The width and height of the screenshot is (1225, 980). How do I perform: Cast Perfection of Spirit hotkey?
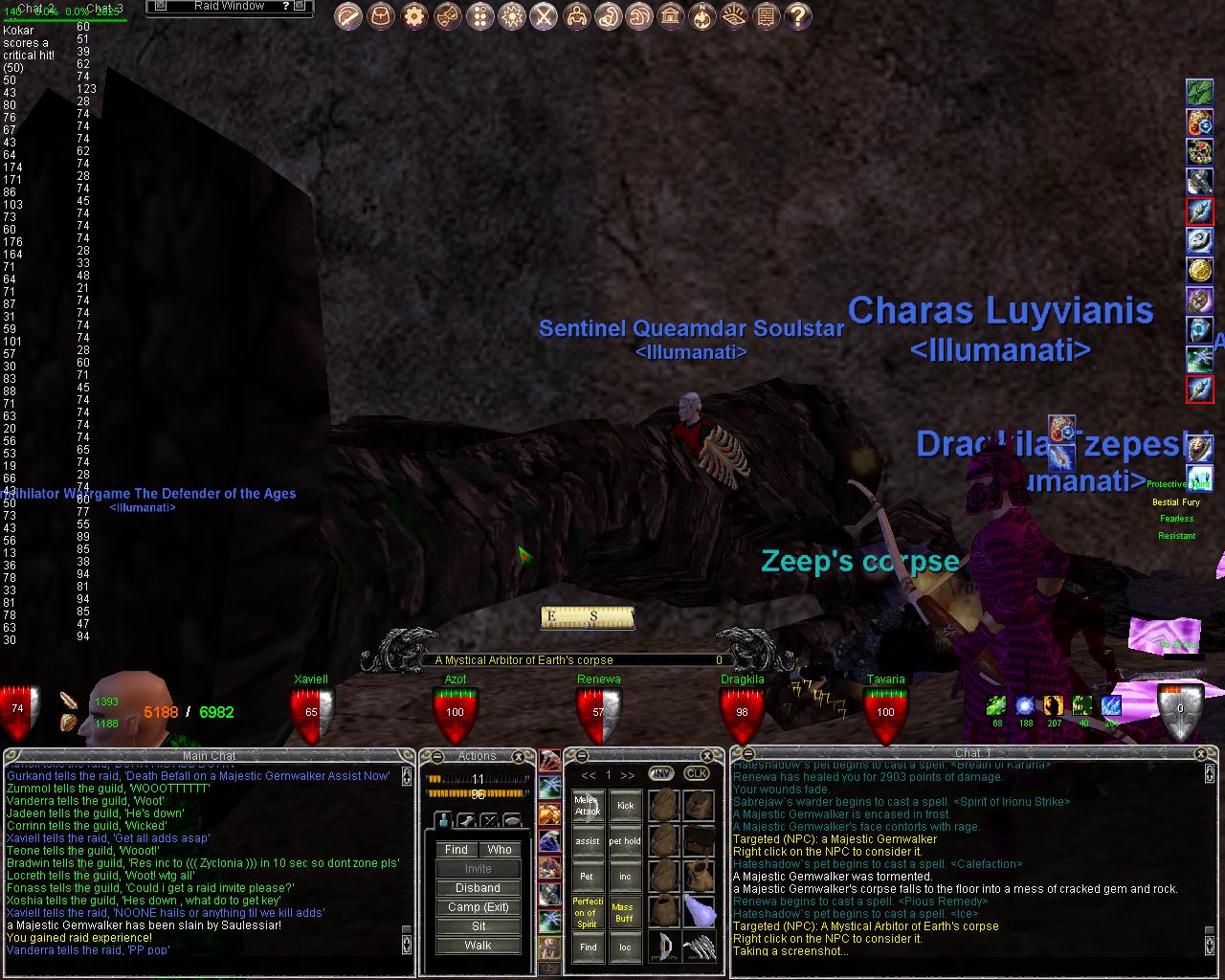[588, 912]
